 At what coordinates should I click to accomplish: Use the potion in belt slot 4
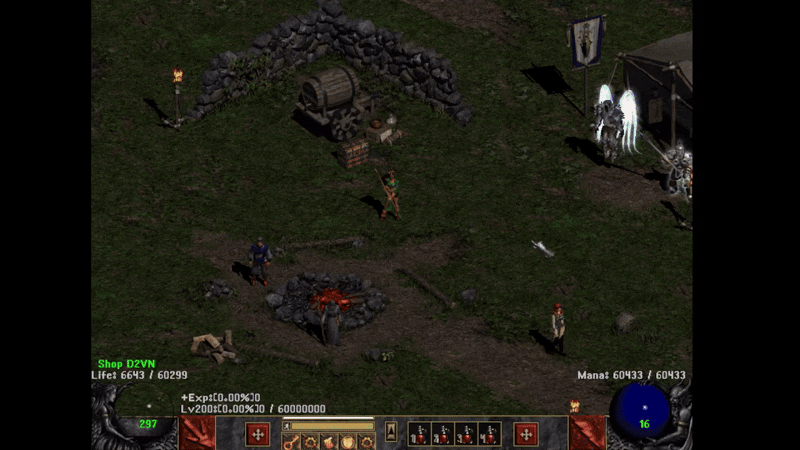pyautogui.click(x=490, y=434)
